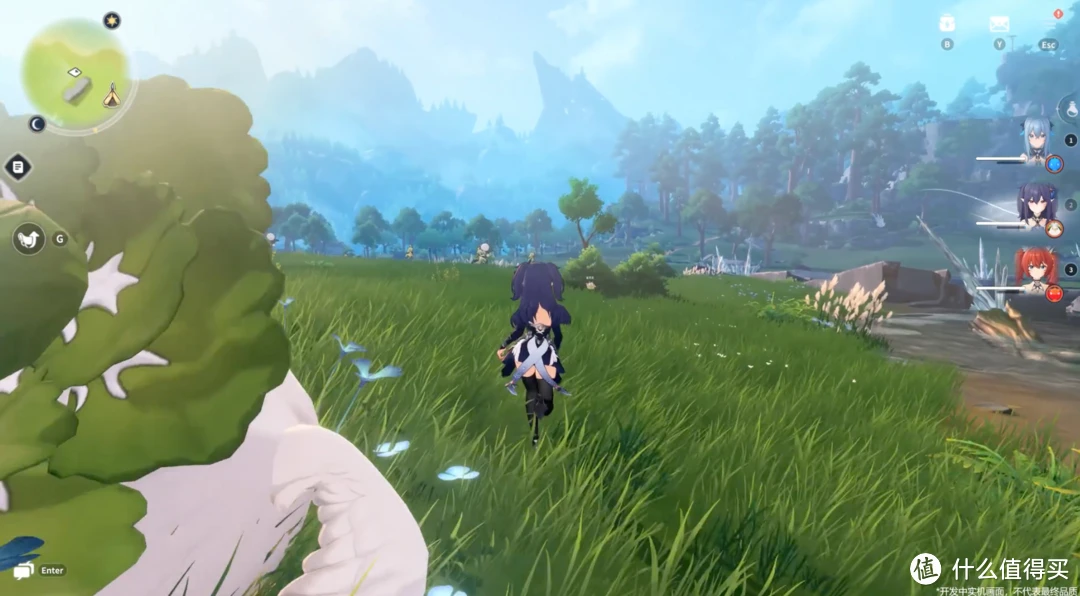The image size is (1080, 596).
Task: Open the backpack inventory icon
Action: click(947, 24)
